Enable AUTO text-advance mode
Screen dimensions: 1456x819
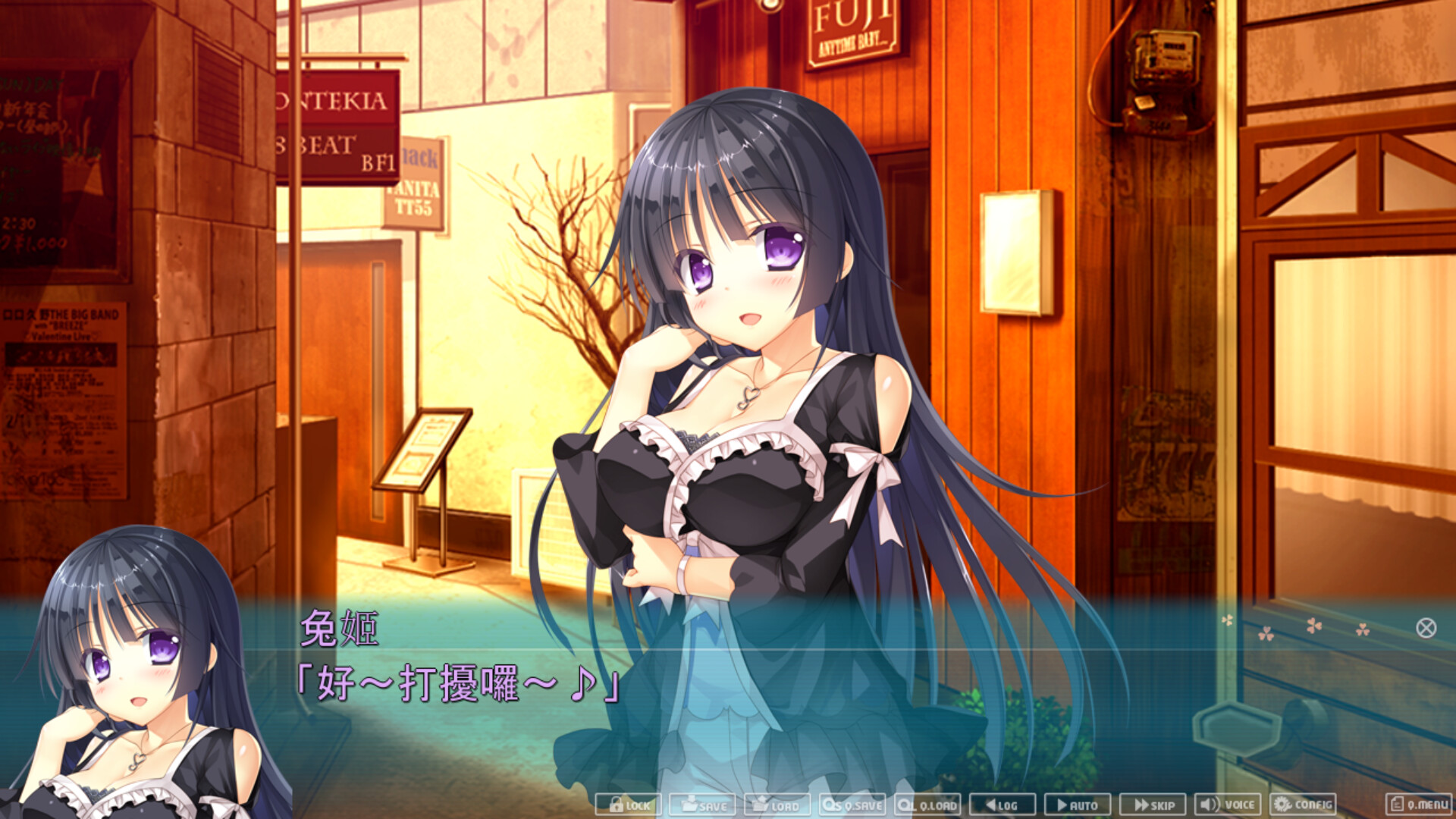tap(1078, 805)
